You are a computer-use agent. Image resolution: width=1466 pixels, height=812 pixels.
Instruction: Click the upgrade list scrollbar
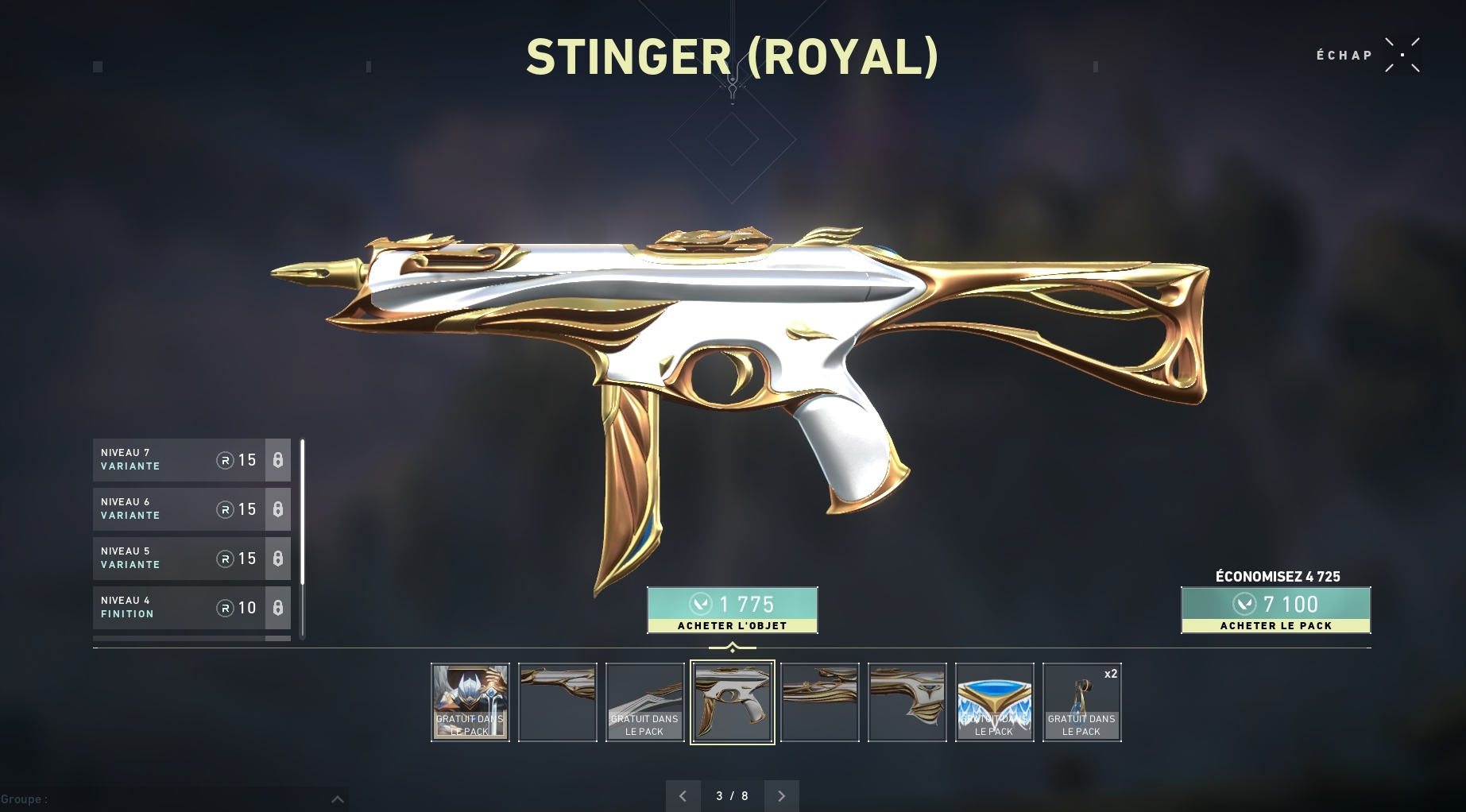pyautogui.click(x=303, y=537)
